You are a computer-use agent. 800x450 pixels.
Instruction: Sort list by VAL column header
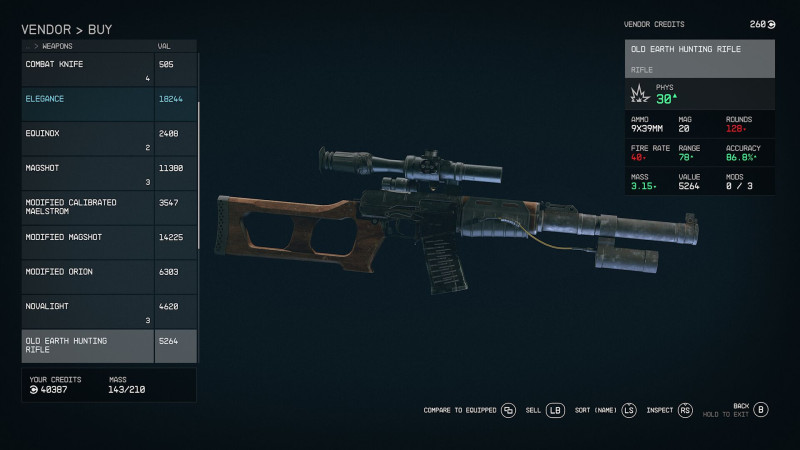[x=164, y=46]
